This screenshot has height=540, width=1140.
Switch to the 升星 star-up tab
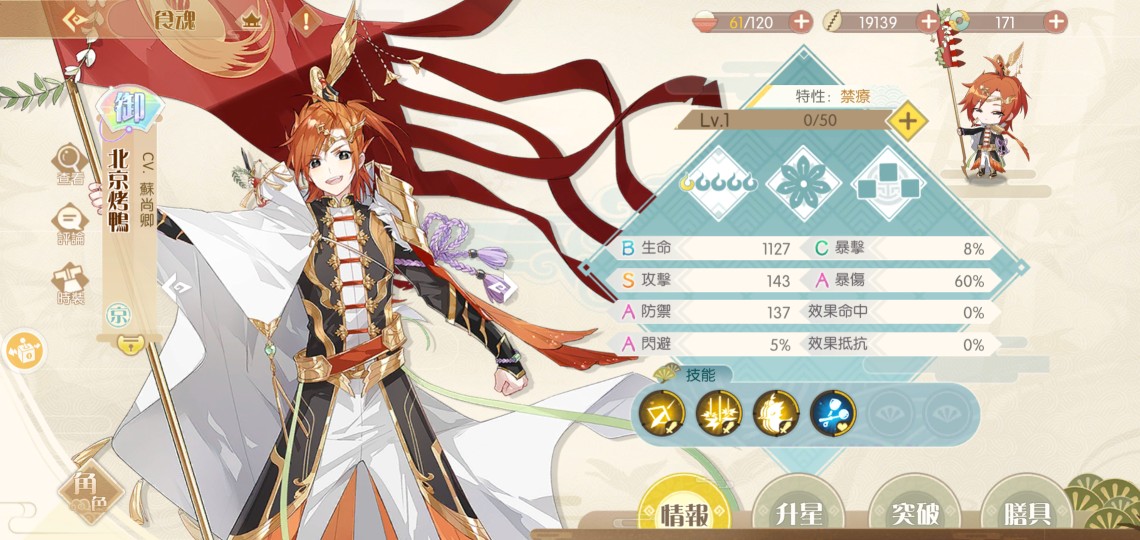[x=799, y=513]
